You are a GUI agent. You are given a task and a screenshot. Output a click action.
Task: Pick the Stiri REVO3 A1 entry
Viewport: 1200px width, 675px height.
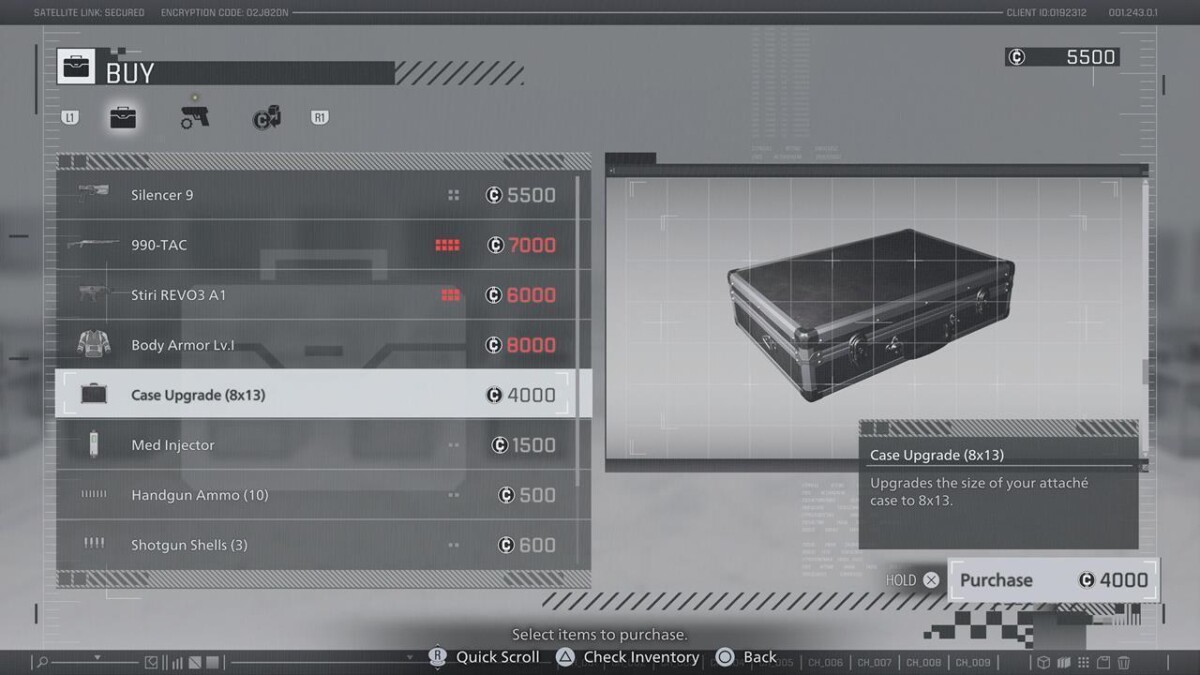click(320, 295)
